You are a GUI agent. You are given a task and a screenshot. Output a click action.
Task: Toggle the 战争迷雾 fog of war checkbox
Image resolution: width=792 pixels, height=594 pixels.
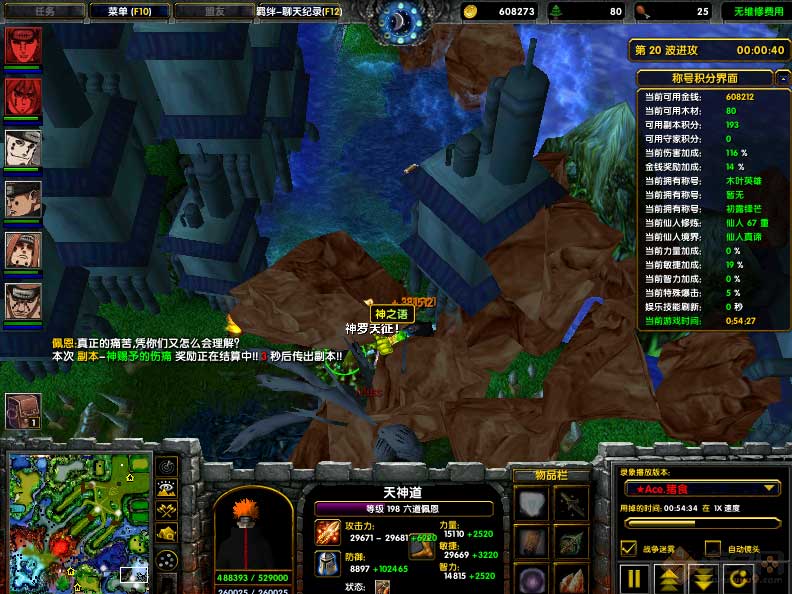[628, 548]
